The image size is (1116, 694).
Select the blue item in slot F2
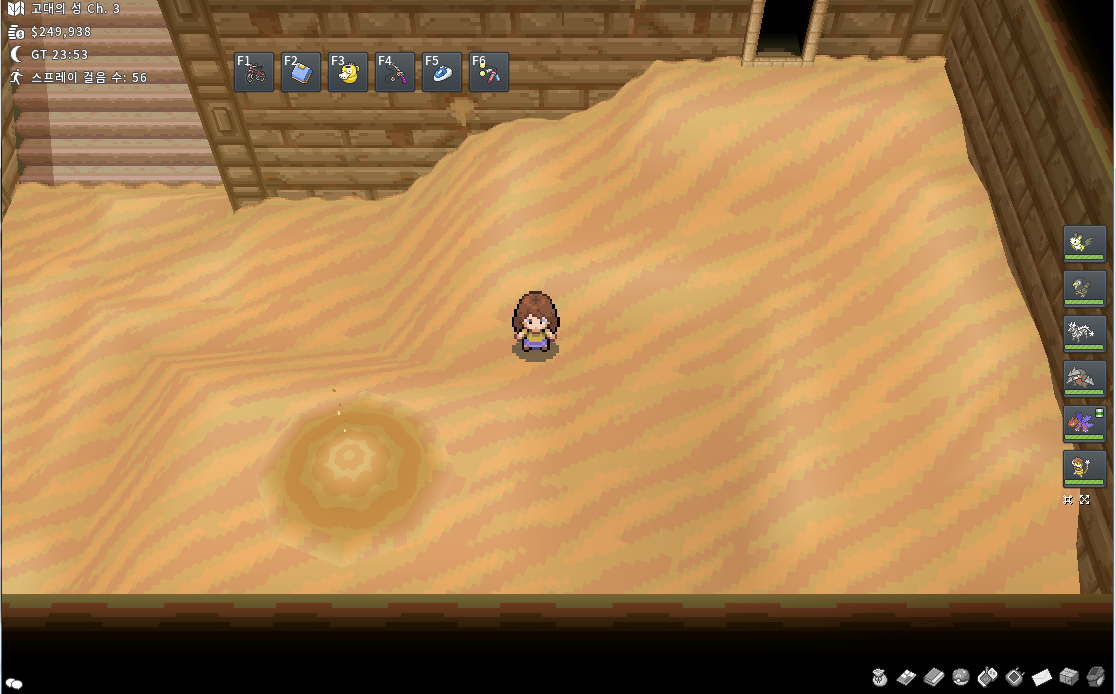pyautogui.click(x=301, y=73)
